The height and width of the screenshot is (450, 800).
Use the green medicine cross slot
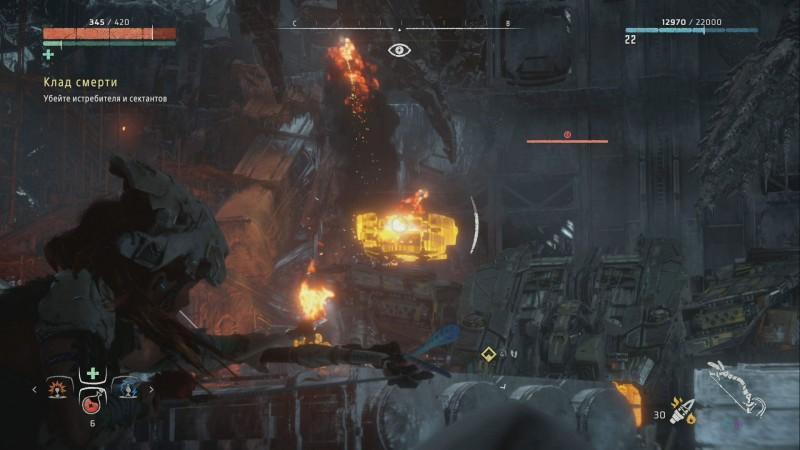pos(93,374)
